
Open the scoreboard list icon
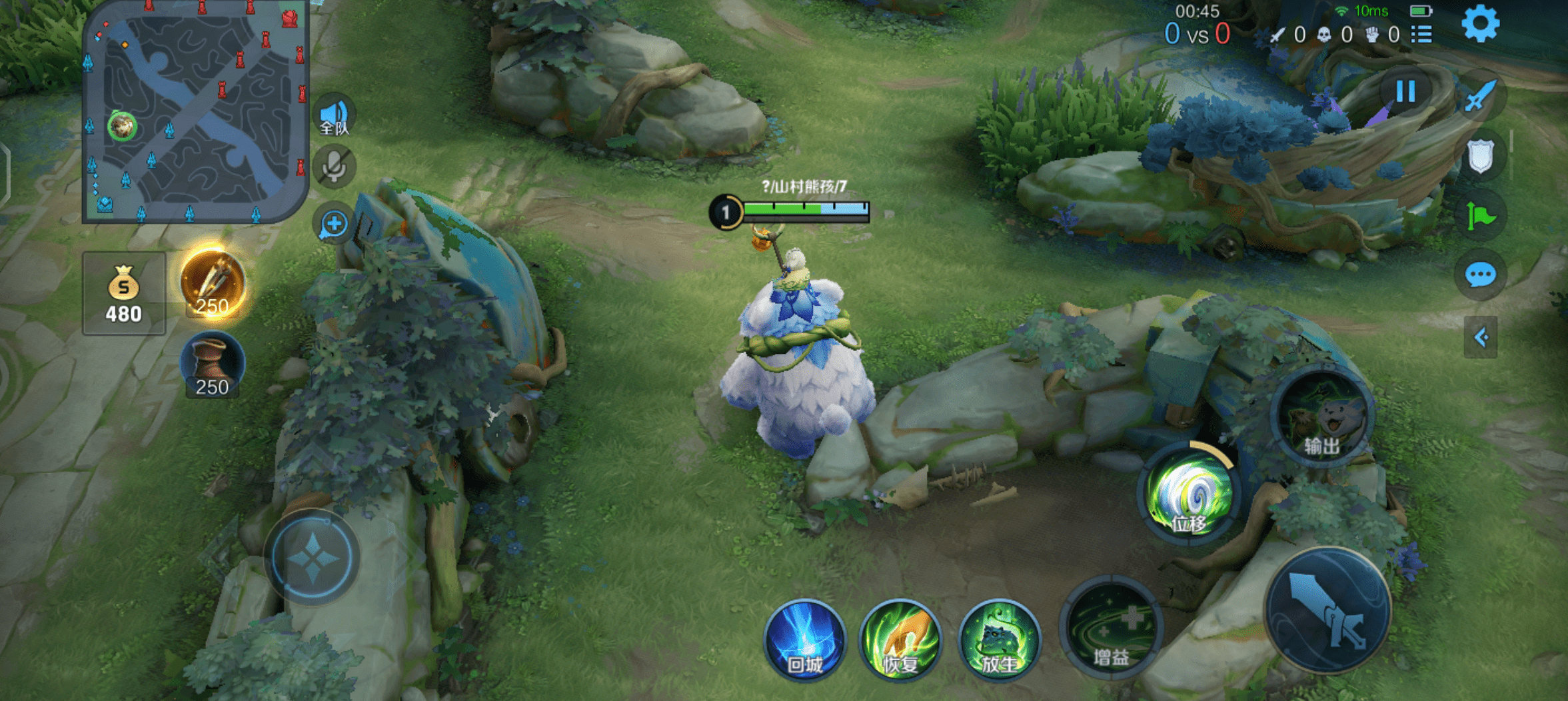coord(1422,35)
